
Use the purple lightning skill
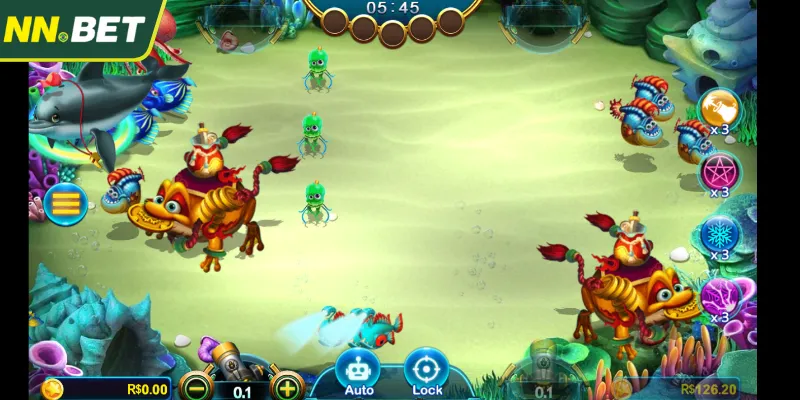[719, 297]
